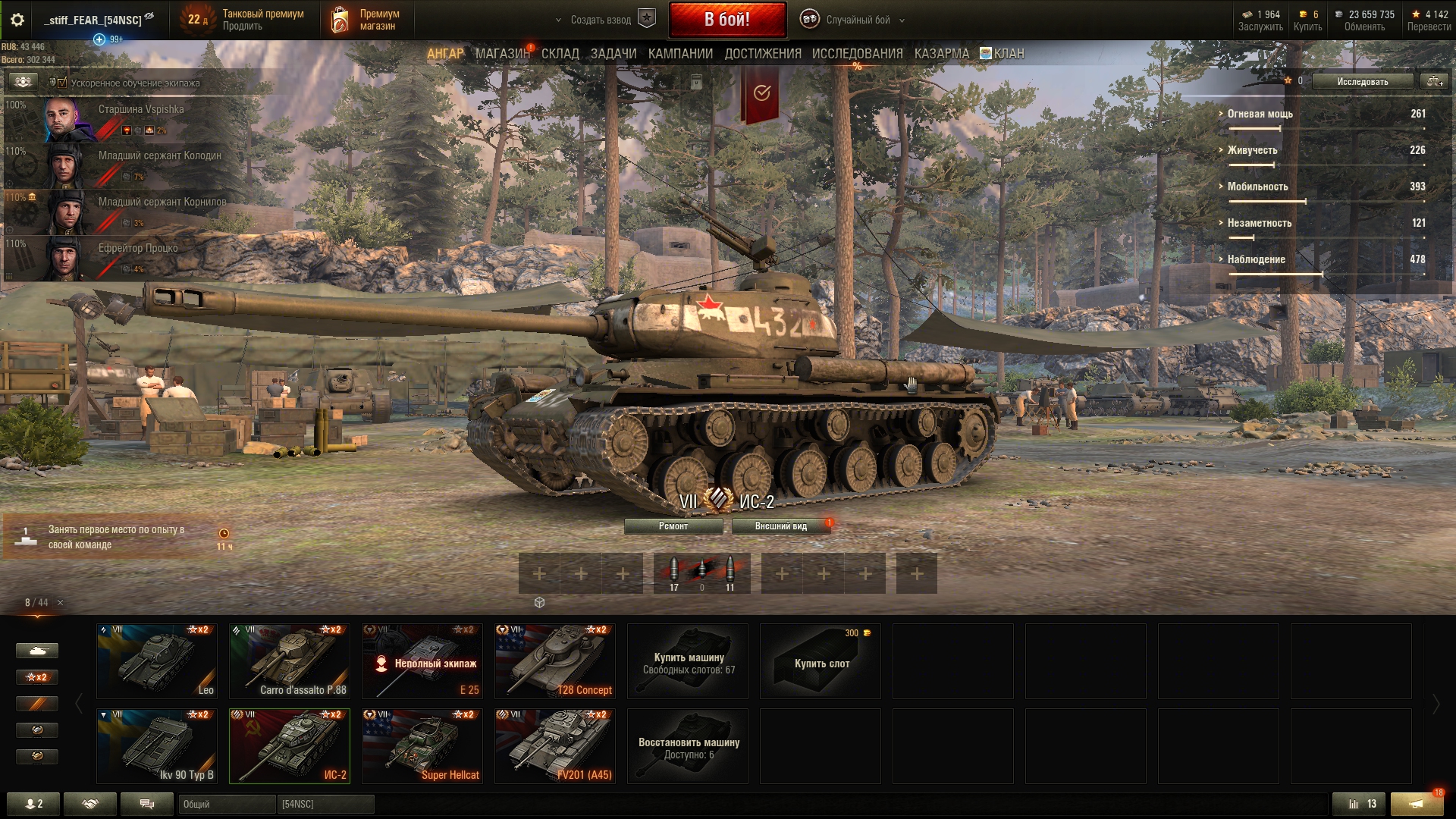Show the ДОСТИЖЕНИЯ tab
The height and width of the screenshot is (819, 1456).
[762, 54]
